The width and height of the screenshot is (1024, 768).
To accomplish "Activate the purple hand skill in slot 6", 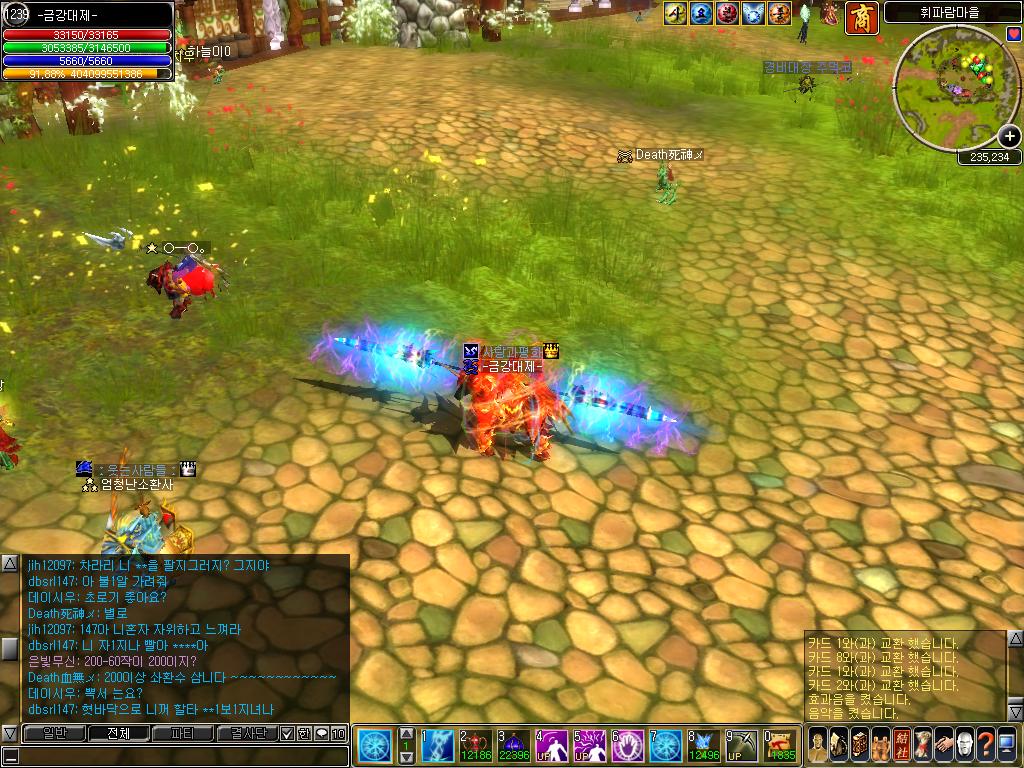I will point(627,746).
